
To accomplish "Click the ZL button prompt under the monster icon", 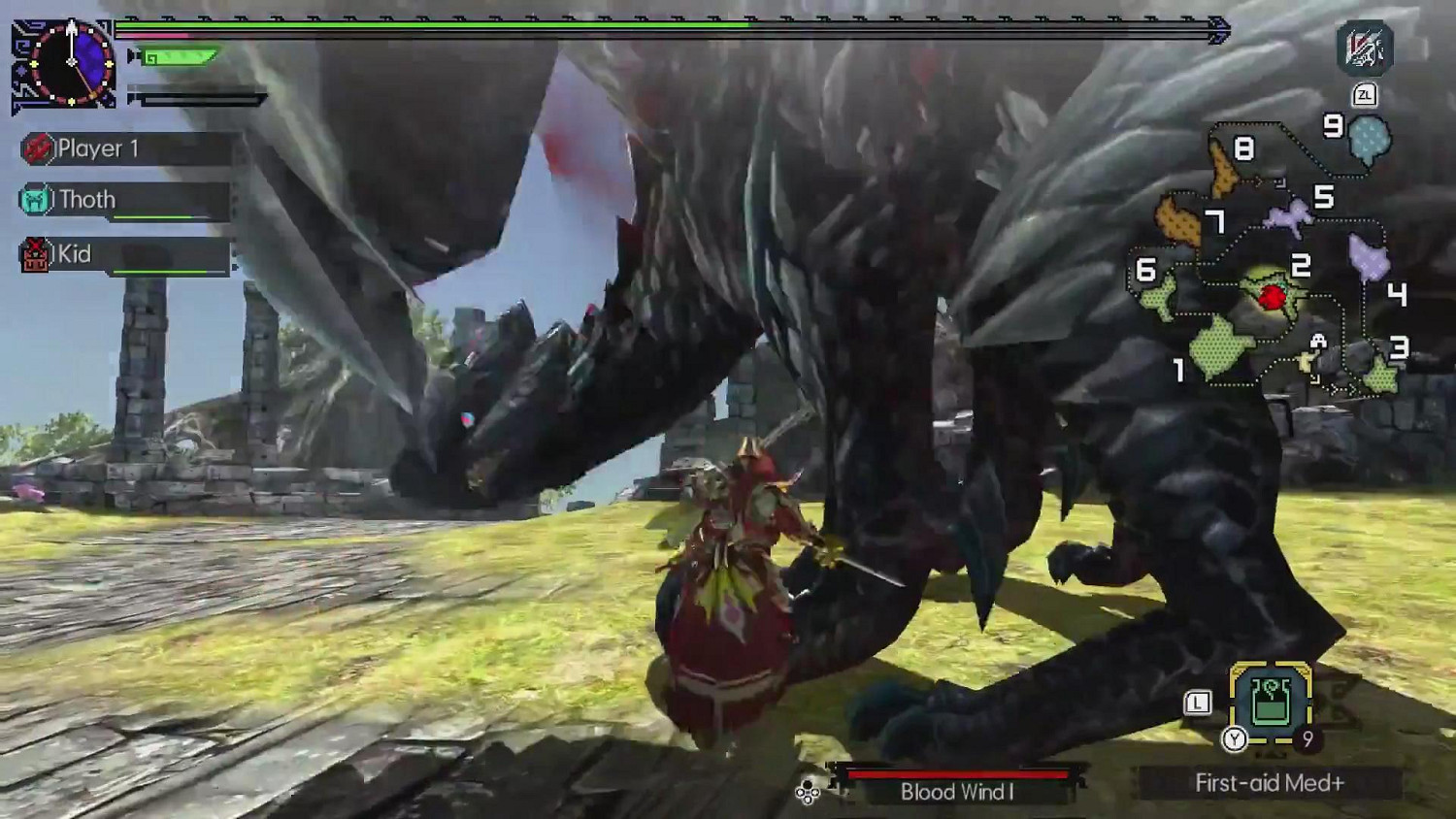I will click(x=1364, y=92).
